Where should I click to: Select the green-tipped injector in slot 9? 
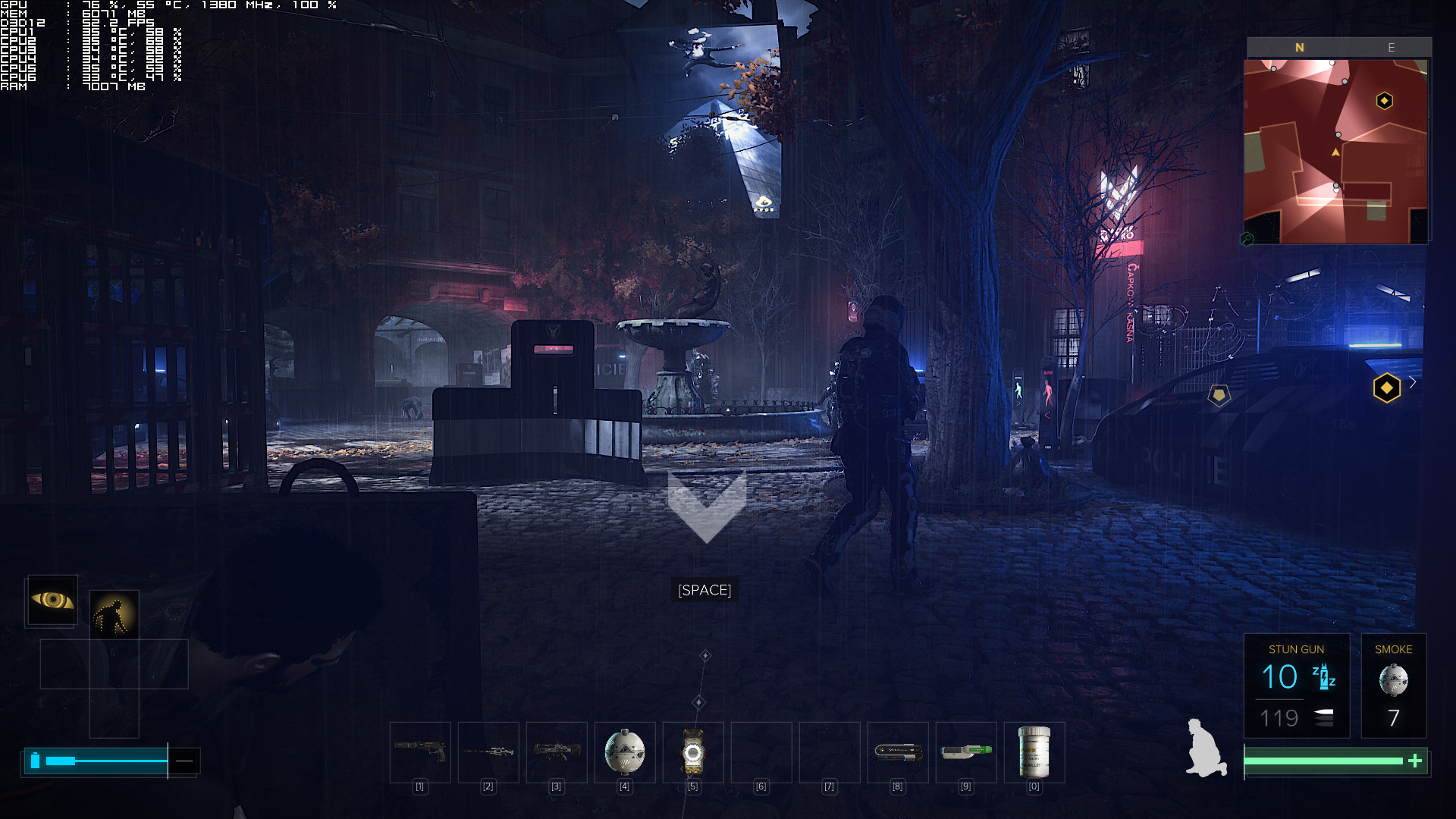(966, 752)
